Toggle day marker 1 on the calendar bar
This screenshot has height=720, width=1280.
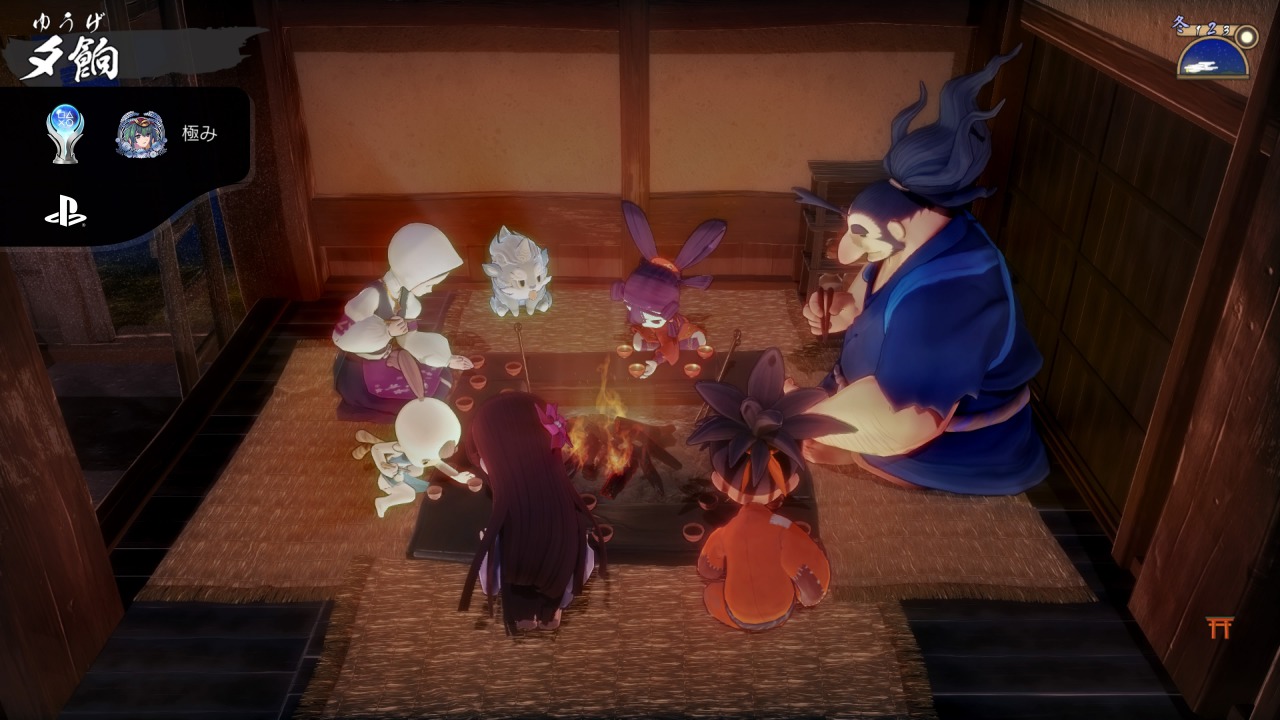1197,28
